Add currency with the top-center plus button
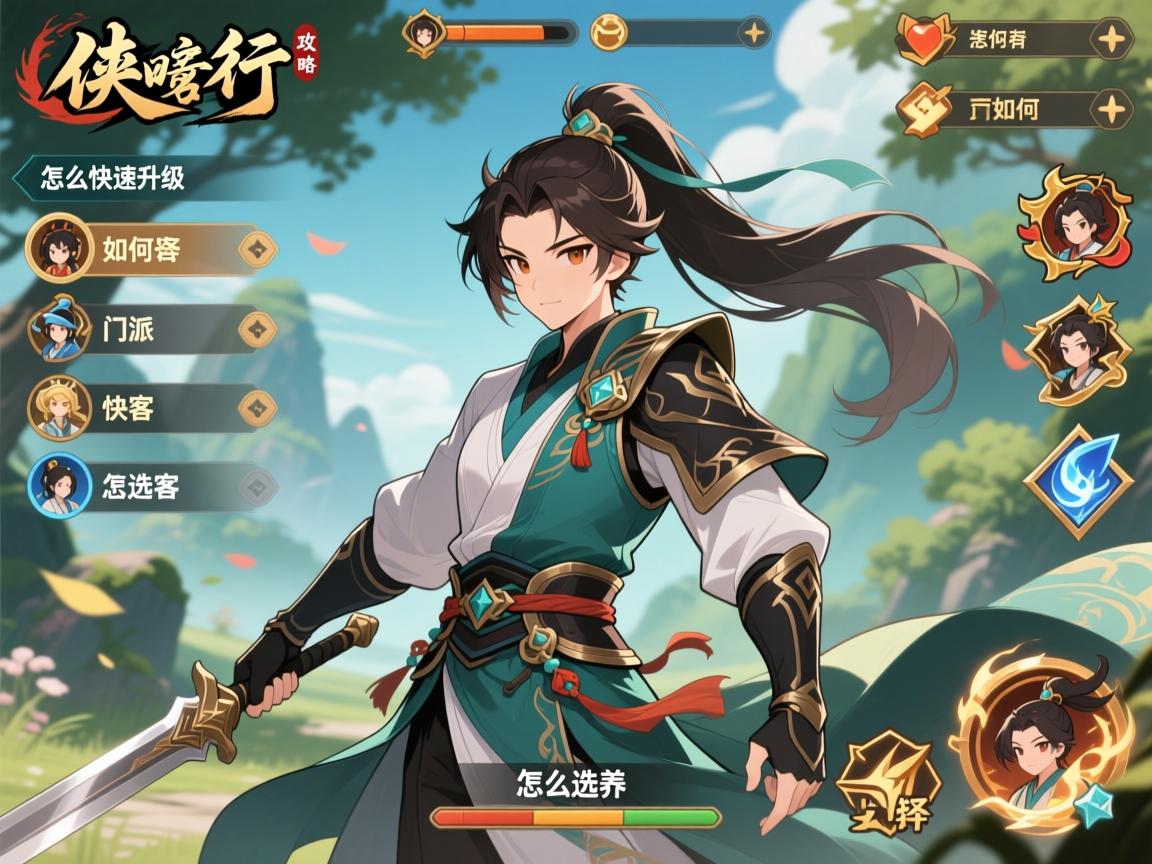This screenshot has height=864, width=1152. (x=754, y=33)
